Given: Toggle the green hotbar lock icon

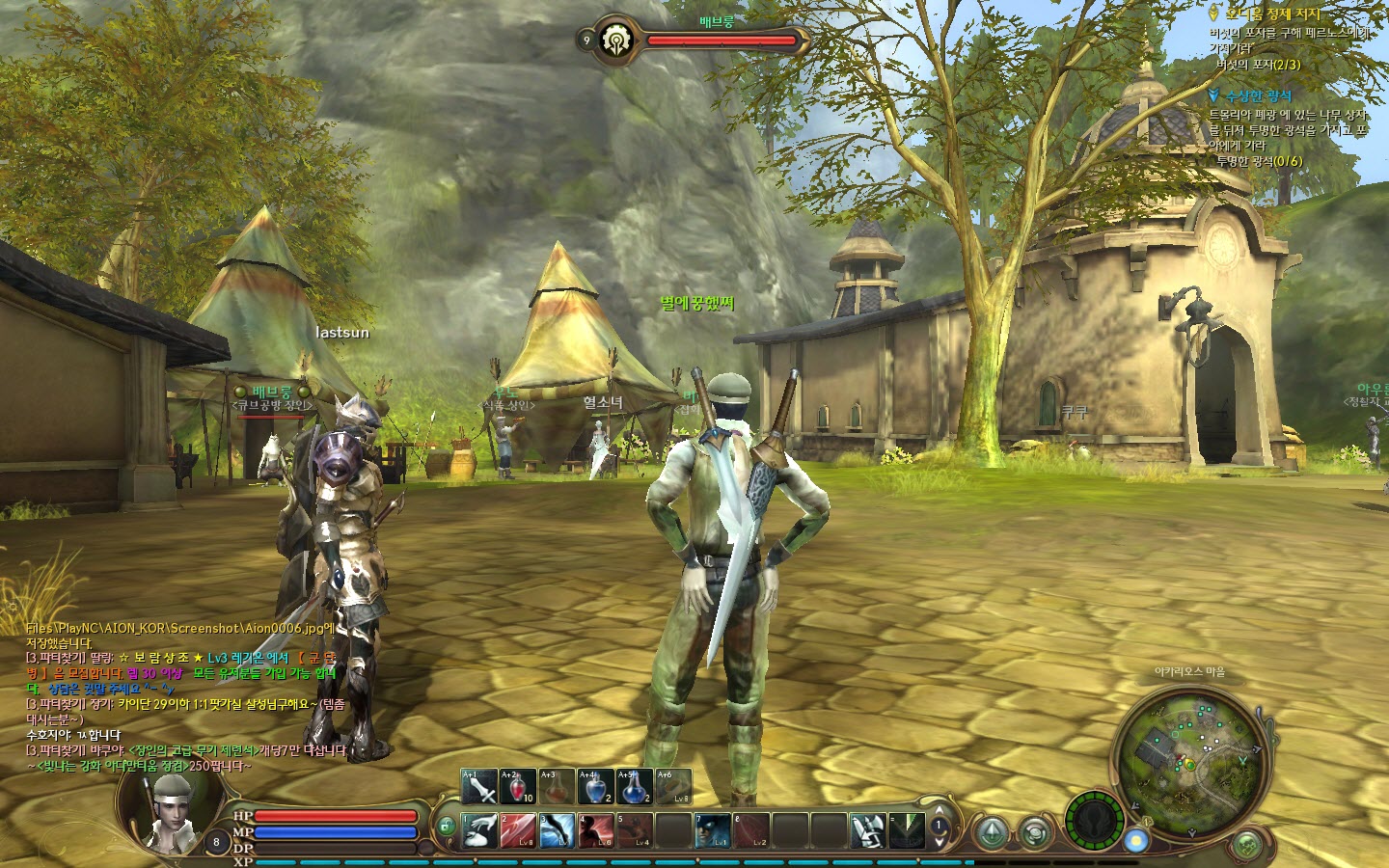Looking at the screenshot, I should 446,827.
